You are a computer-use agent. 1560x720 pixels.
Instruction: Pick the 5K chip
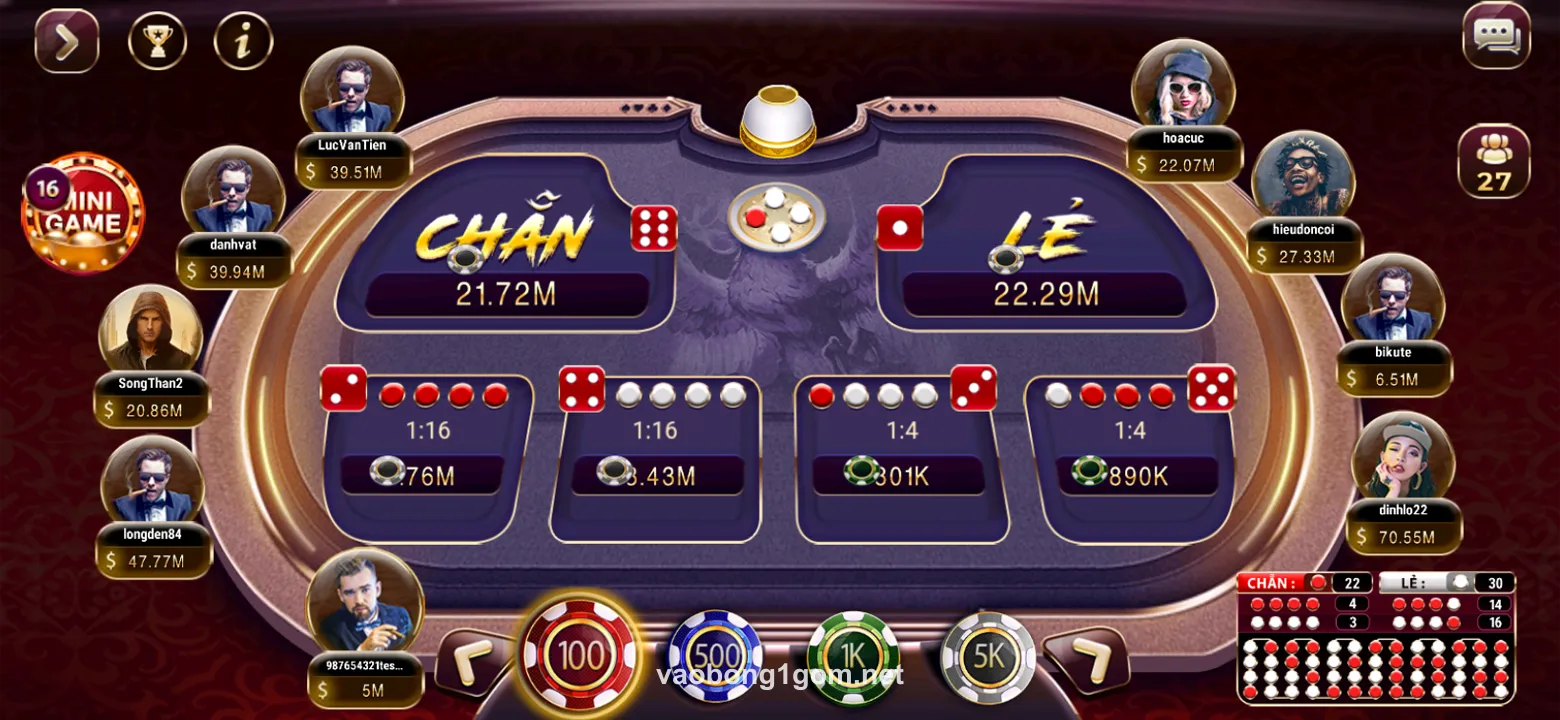pos(987,657)
